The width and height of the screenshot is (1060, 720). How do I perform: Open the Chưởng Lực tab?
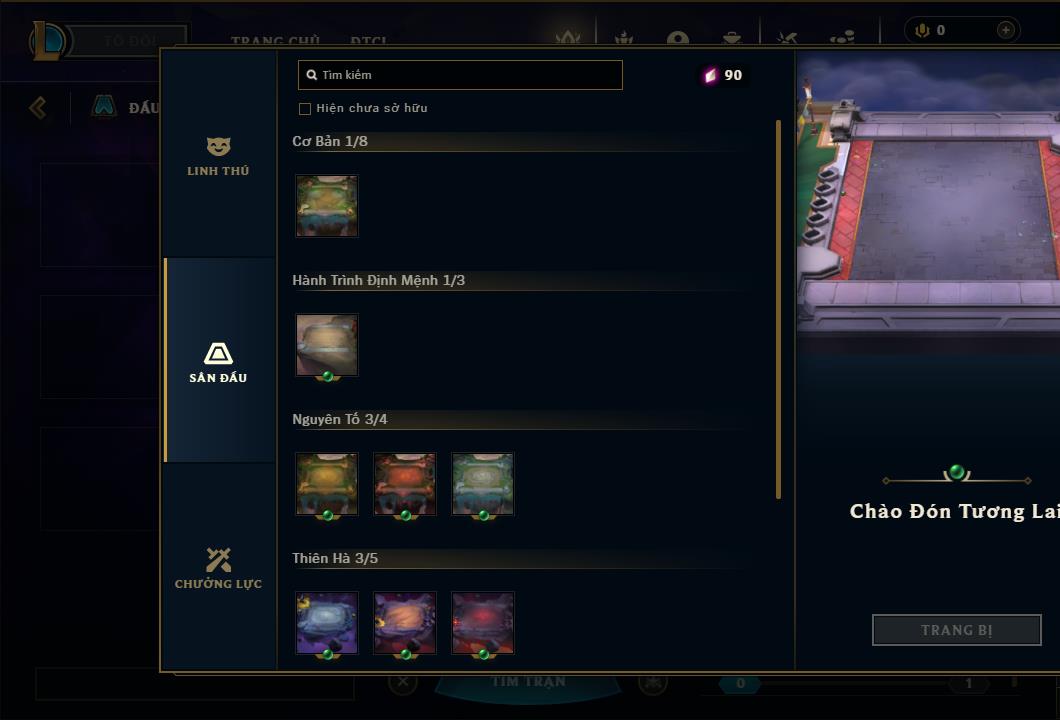click(x=218, y=567)
